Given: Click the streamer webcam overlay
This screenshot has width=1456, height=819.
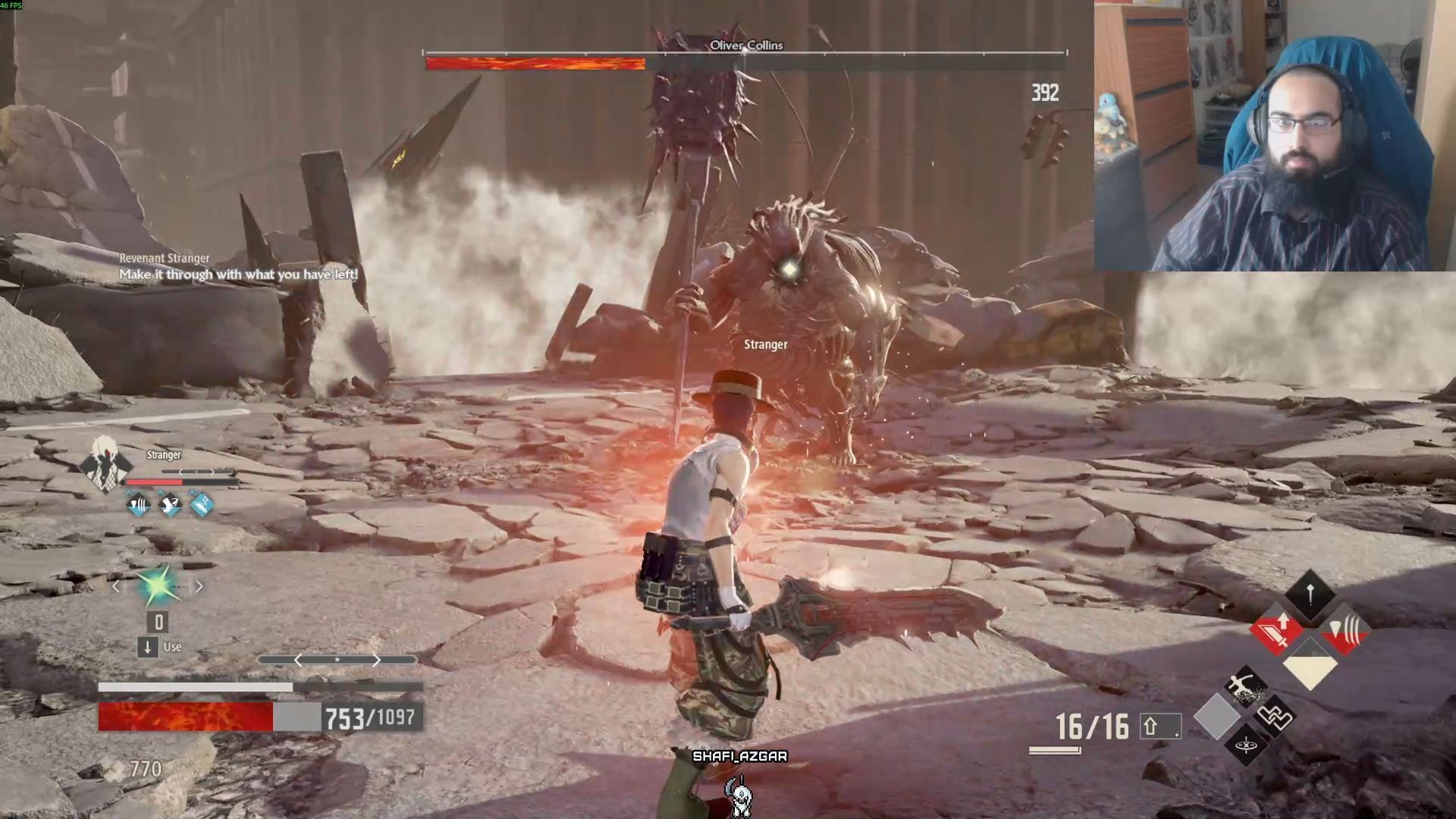Looking at the screenshot, I should 1275,136.
